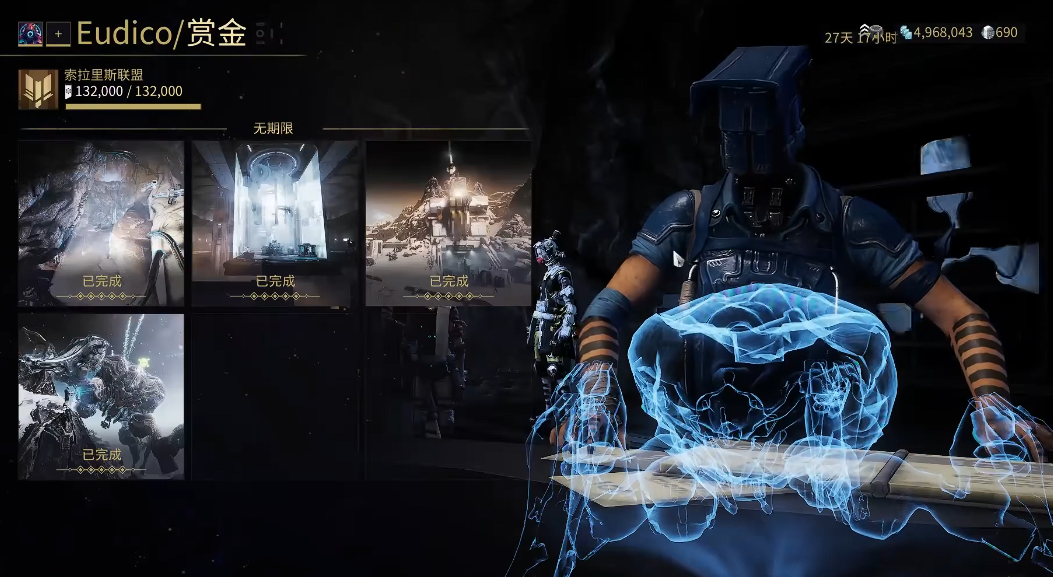Click the credits balance showing 4,968,043

point(936,33)
